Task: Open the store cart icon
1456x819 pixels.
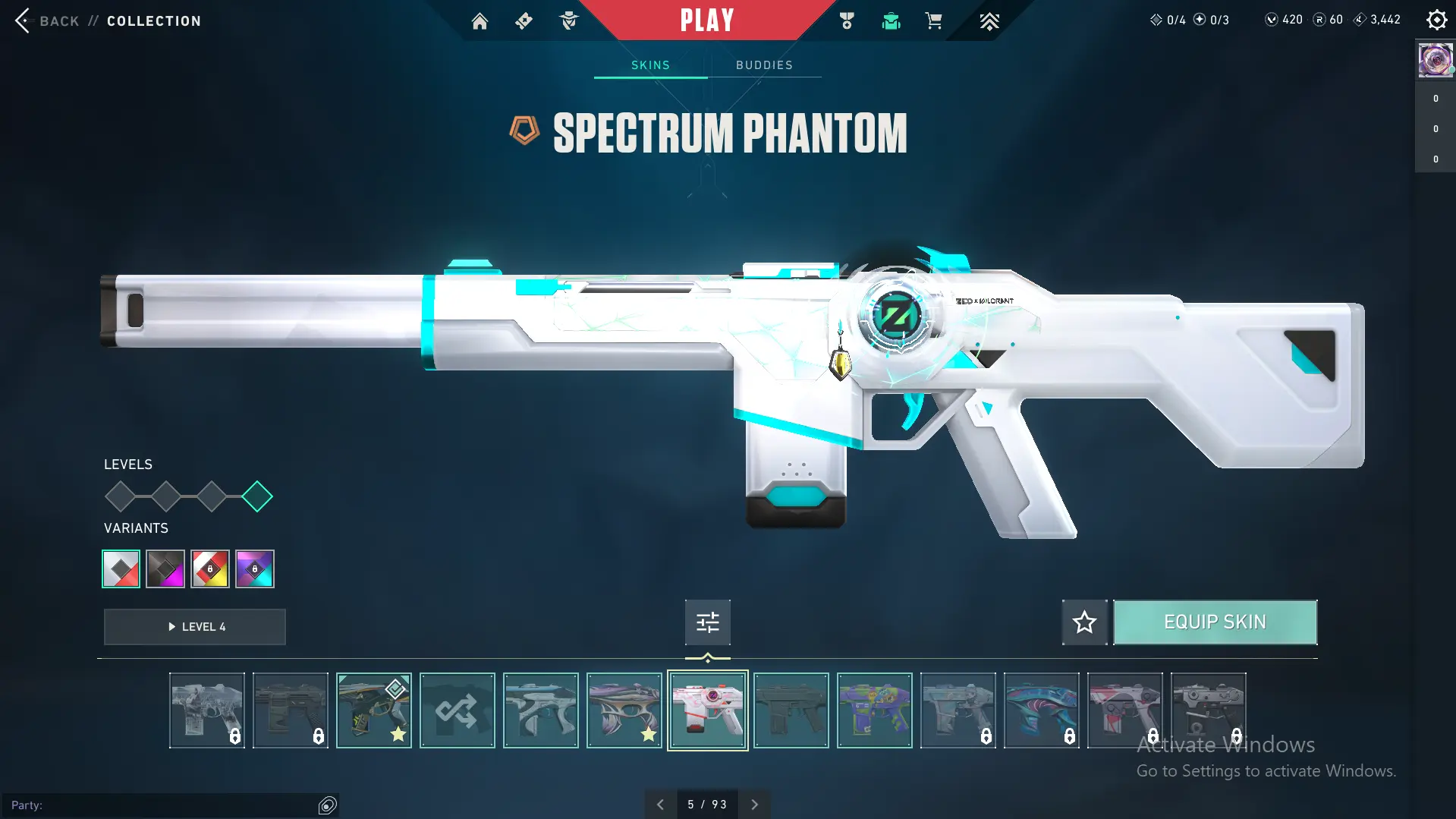Action: [x=934, y=21]
